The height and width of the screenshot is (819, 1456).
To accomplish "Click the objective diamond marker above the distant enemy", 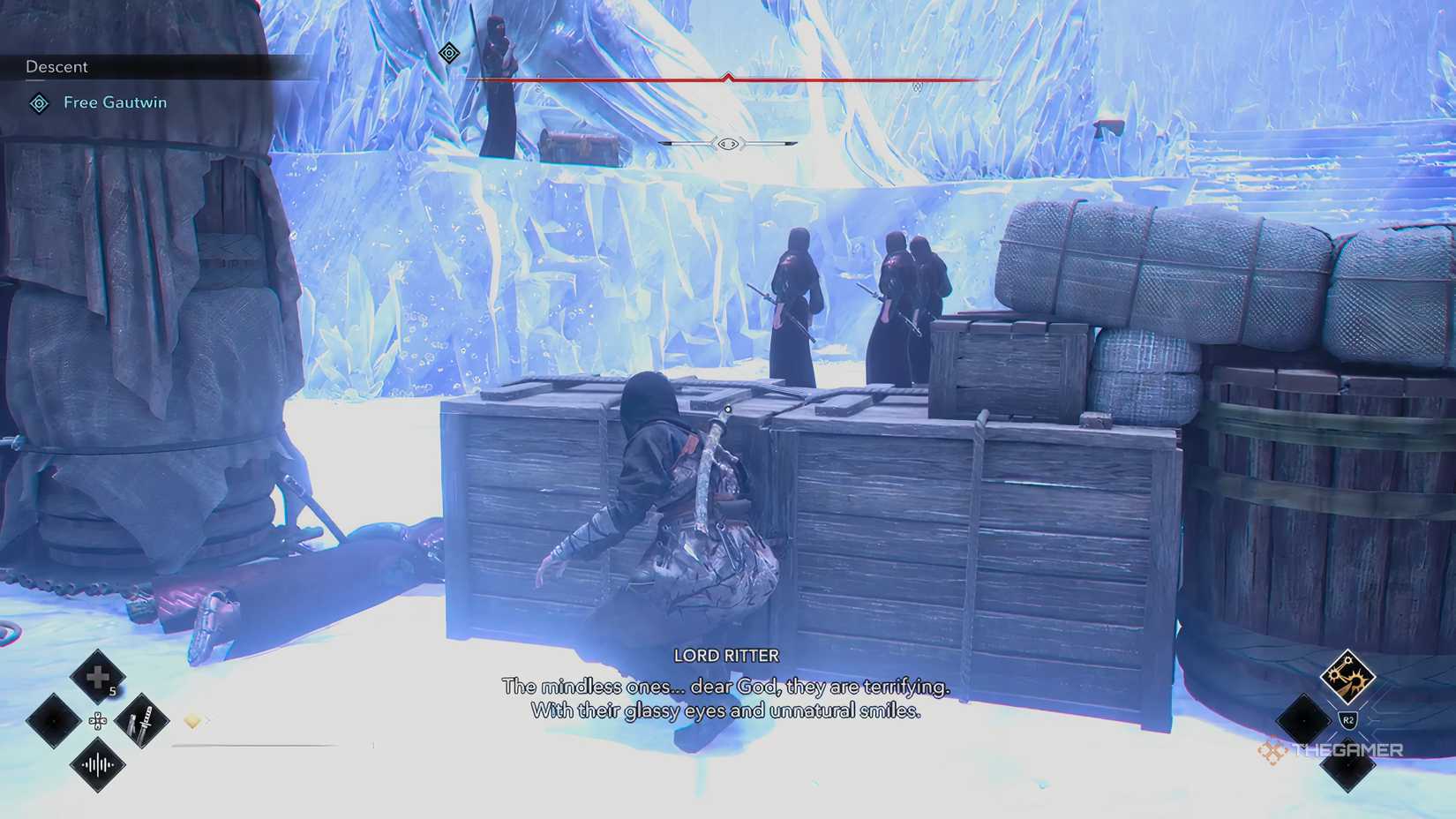I will point(447,53).
